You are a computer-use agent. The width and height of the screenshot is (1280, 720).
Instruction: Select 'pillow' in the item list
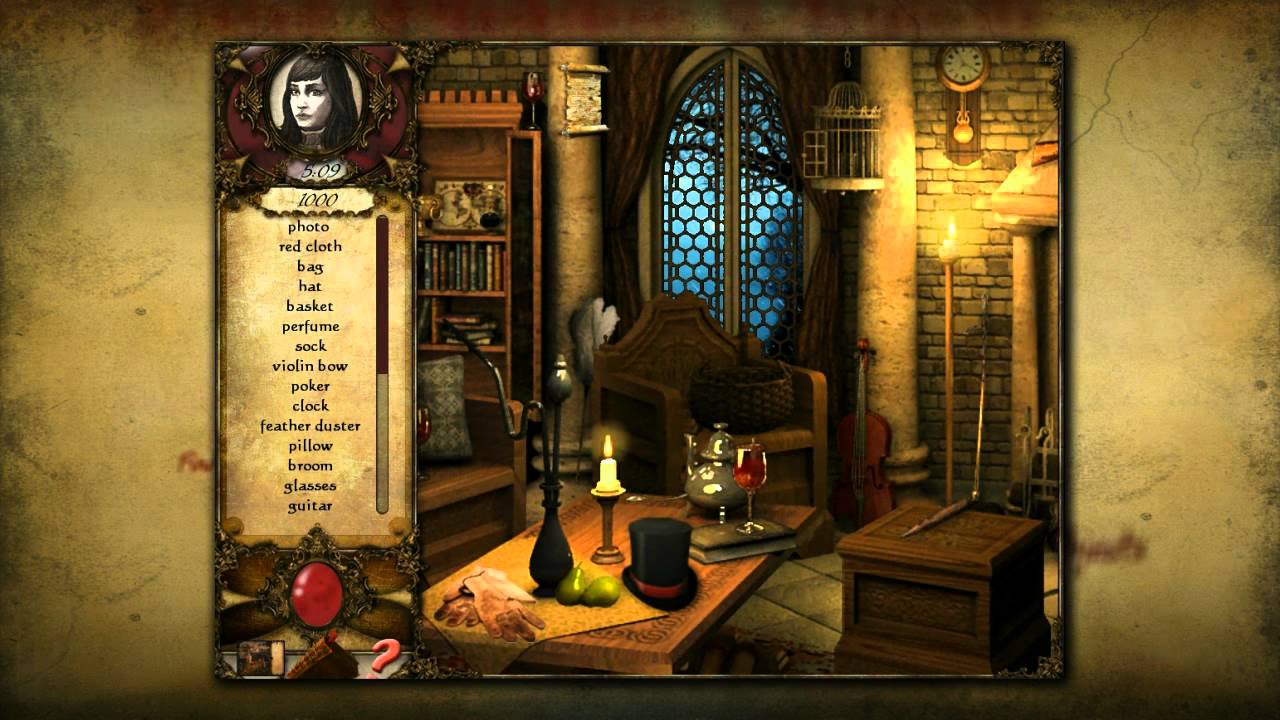click(x=310, y=446)
